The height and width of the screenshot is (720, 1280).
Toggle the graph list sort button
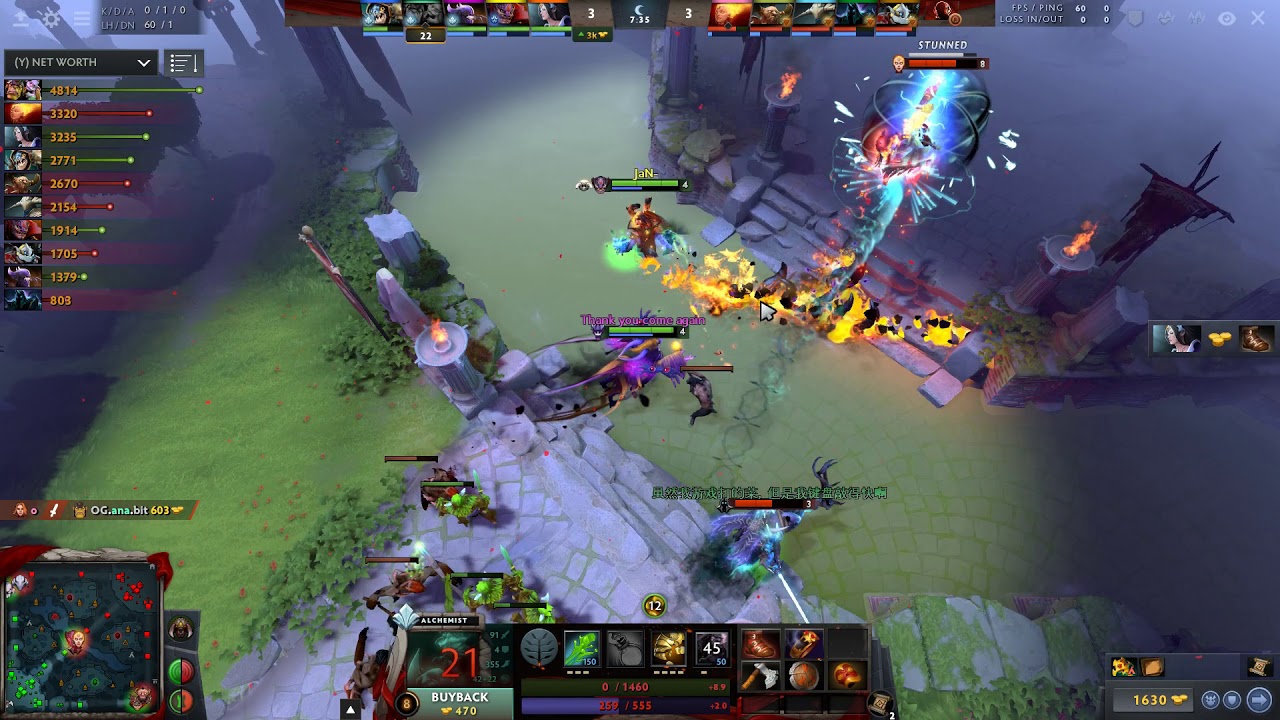pyautogui.click(x=181, y=63)
